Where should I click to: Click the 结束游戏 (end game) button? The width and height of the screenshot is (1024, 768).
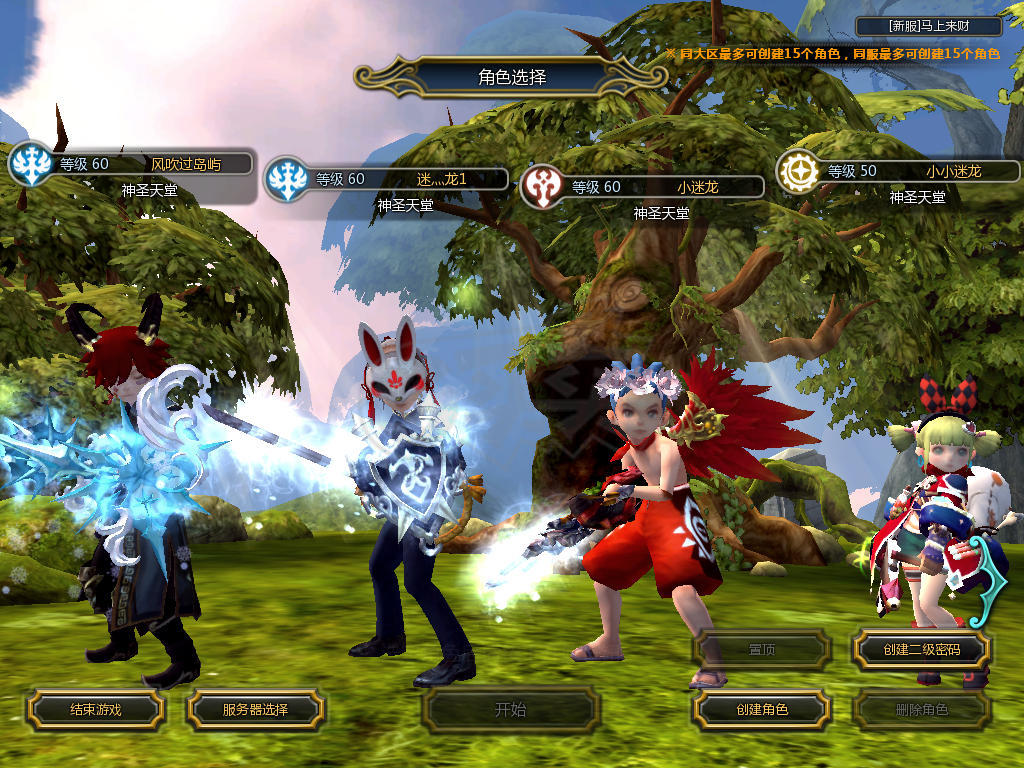click(x=95, y=709)
